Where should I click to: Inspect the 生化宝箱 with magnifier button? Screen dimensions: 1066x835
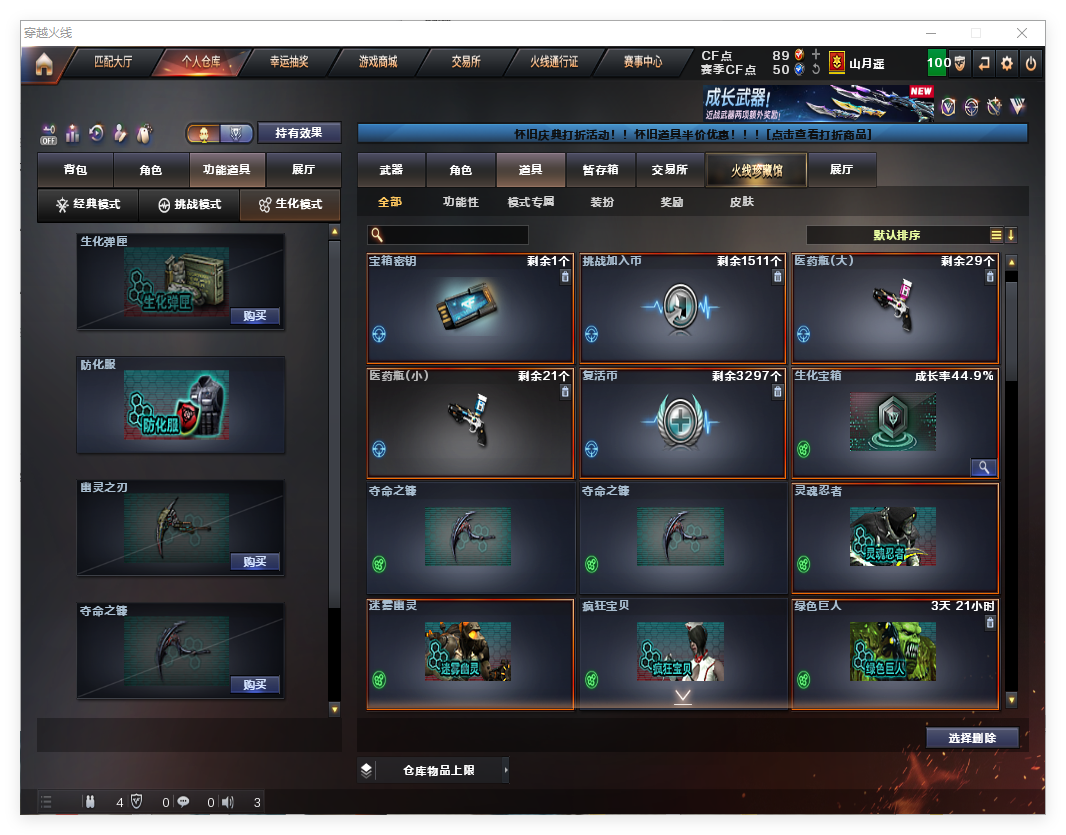point(983,467)
